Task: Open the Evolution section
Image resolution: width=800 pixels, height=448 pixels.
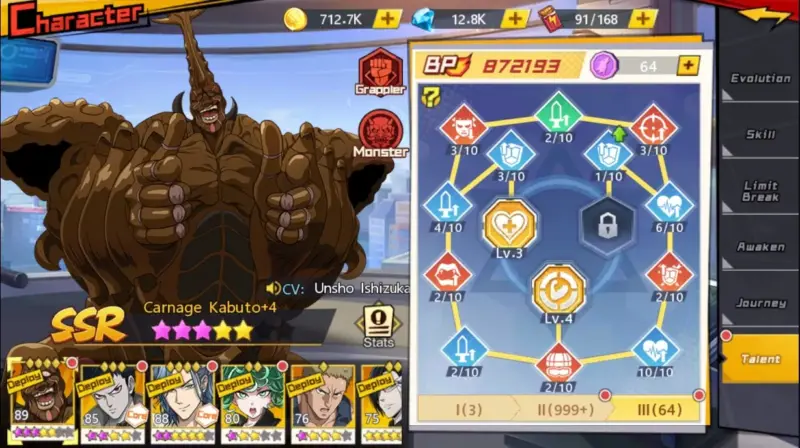Action: pyautogui.click(x=760, y=78)
